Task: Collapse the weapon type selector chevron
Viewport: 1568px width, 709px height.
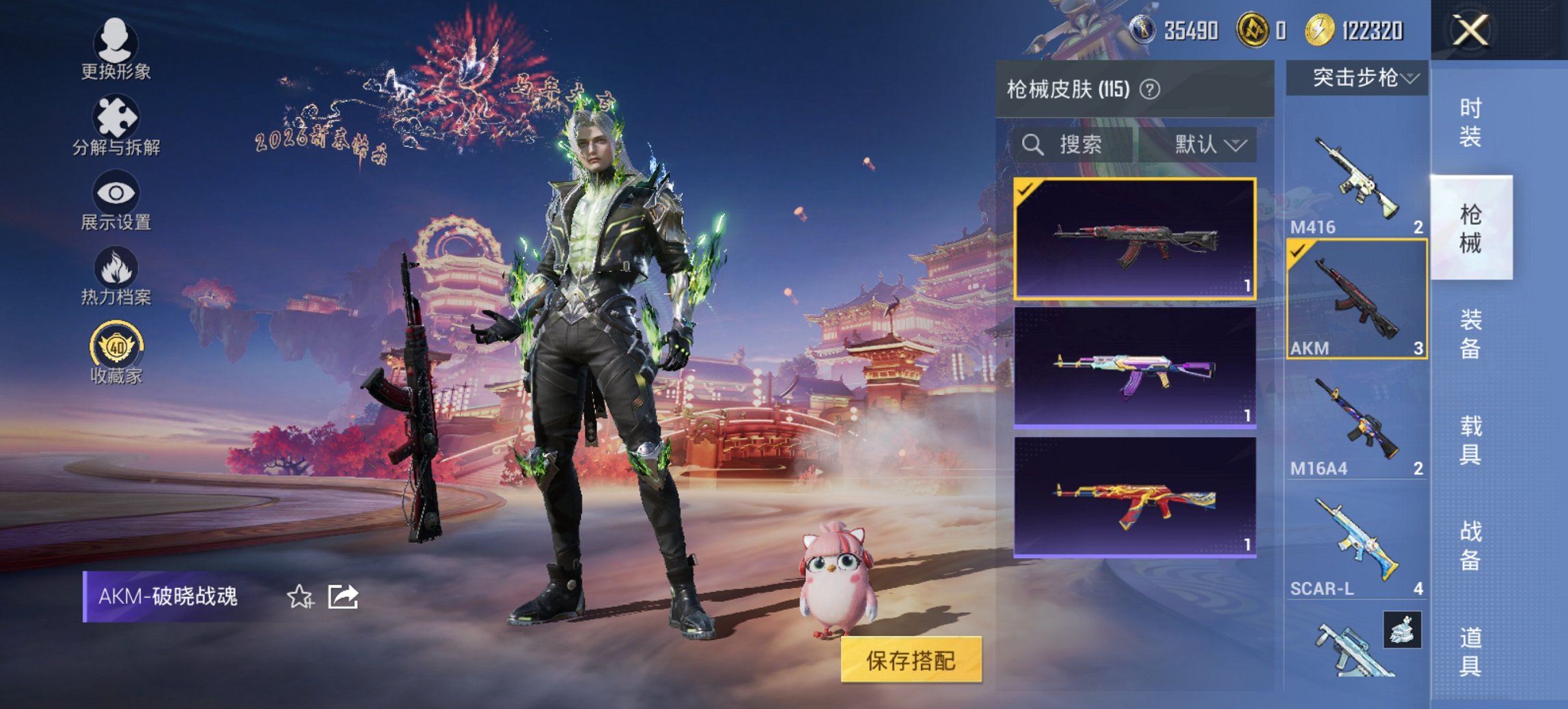Action: [x=1410, y=77]
